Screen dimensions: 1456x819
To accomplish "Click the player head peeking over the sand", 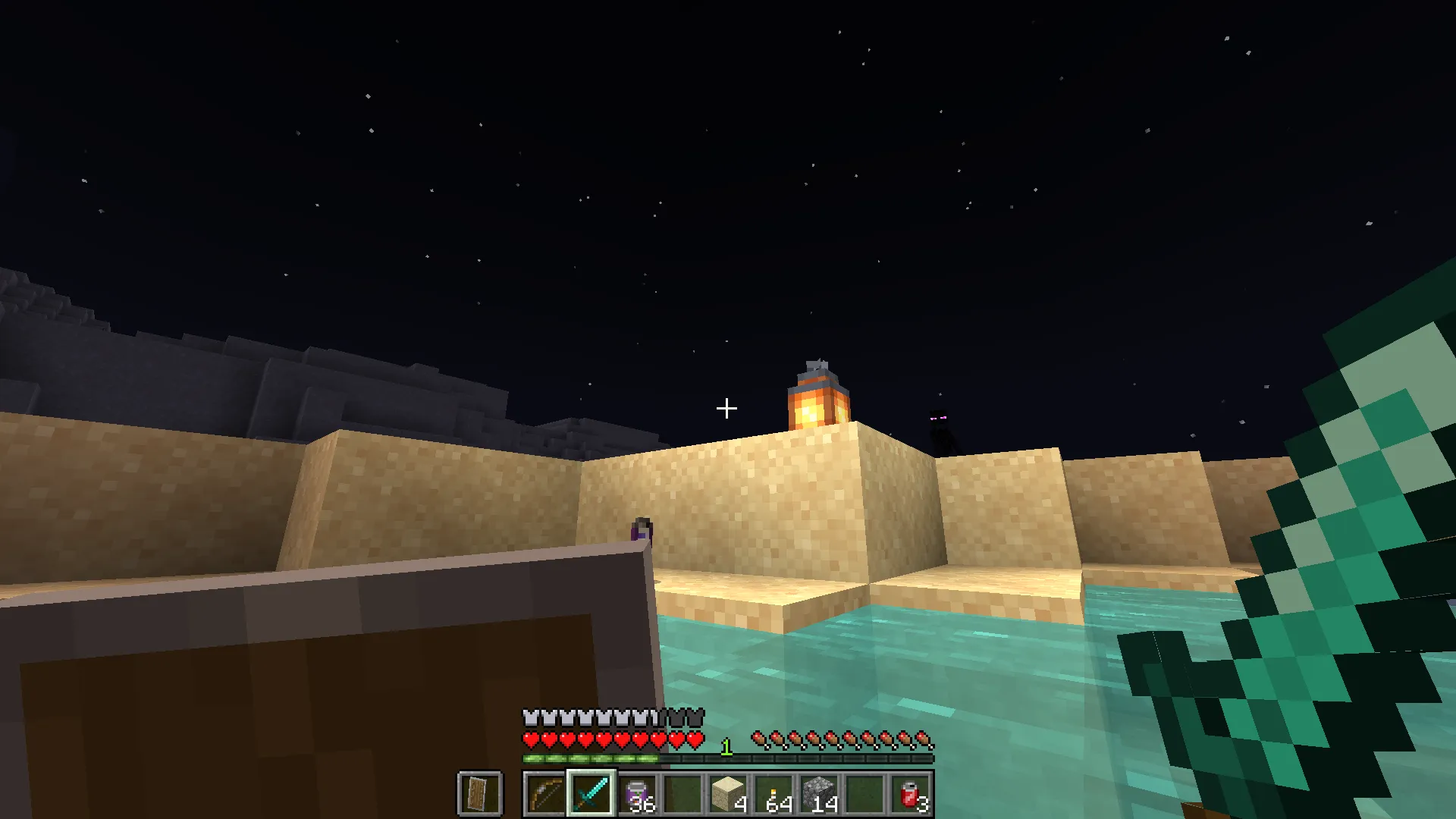I will [641, 527].
